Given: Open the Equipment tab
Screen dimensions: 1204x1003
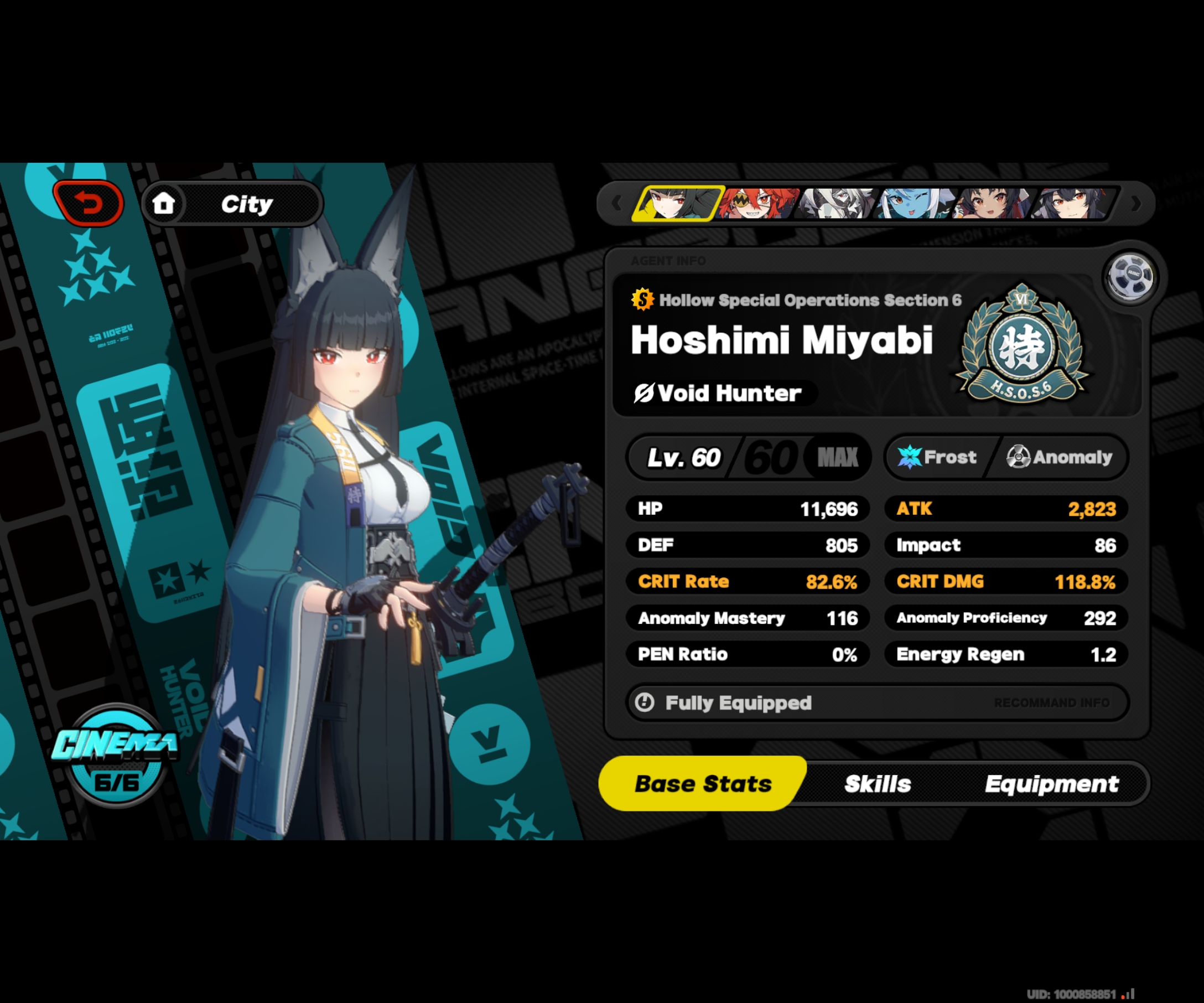Looking at the screenshot, I should click(1052, 783).
